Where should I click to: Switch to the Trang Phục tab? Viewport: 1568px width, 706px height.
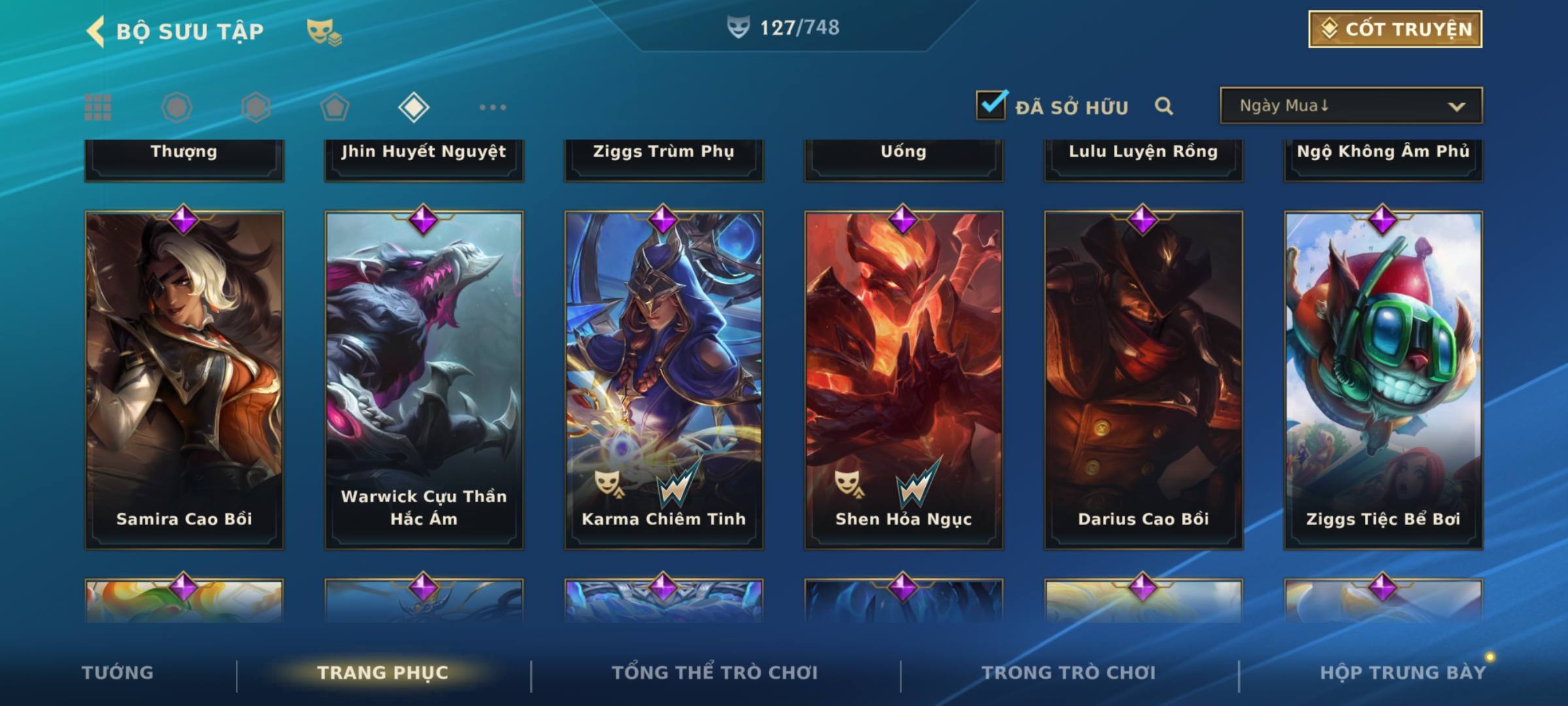click(383, 673)
